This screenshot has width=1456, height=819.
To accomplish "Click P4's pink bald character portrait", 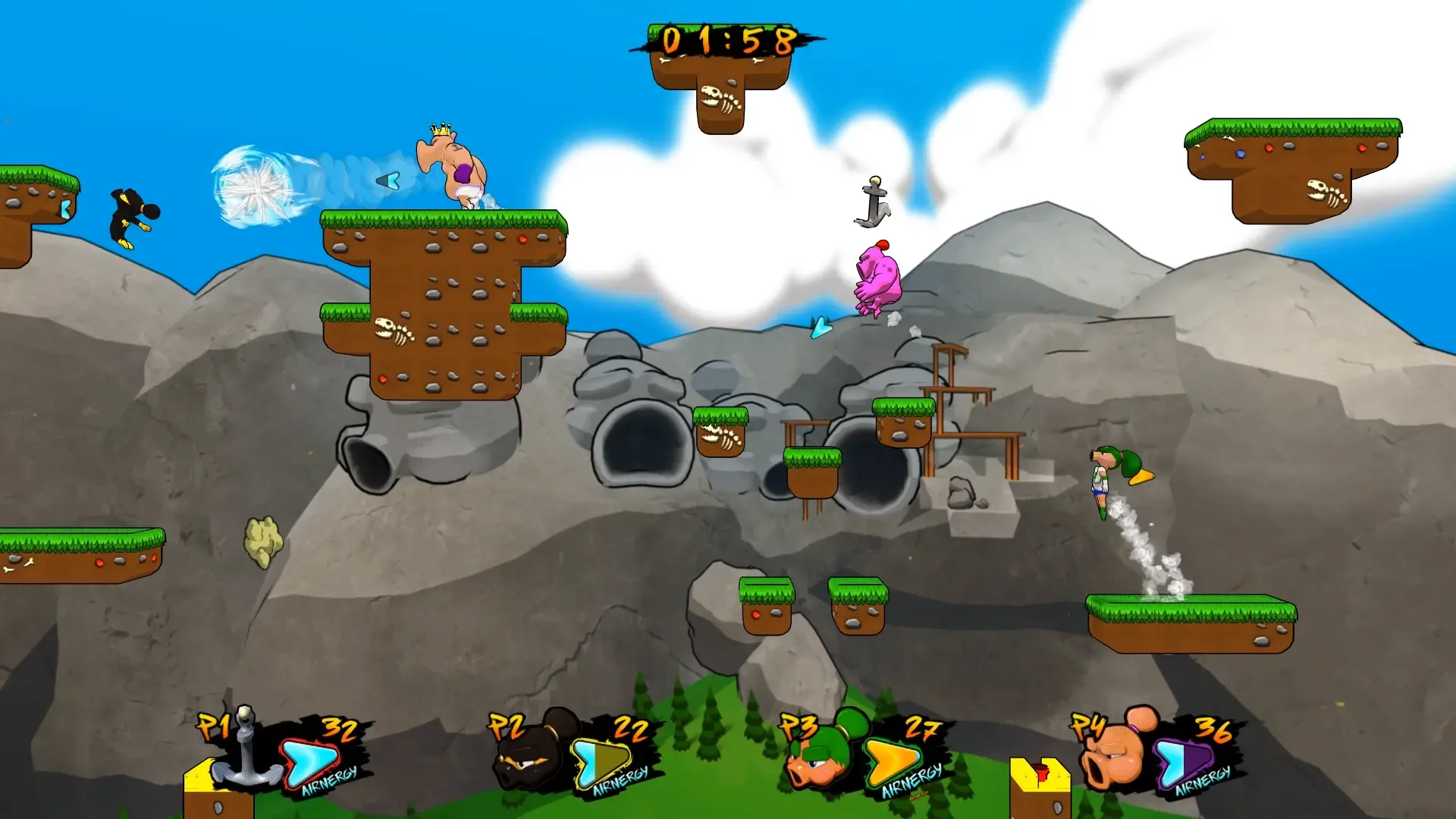I will tap(1113, 753).
